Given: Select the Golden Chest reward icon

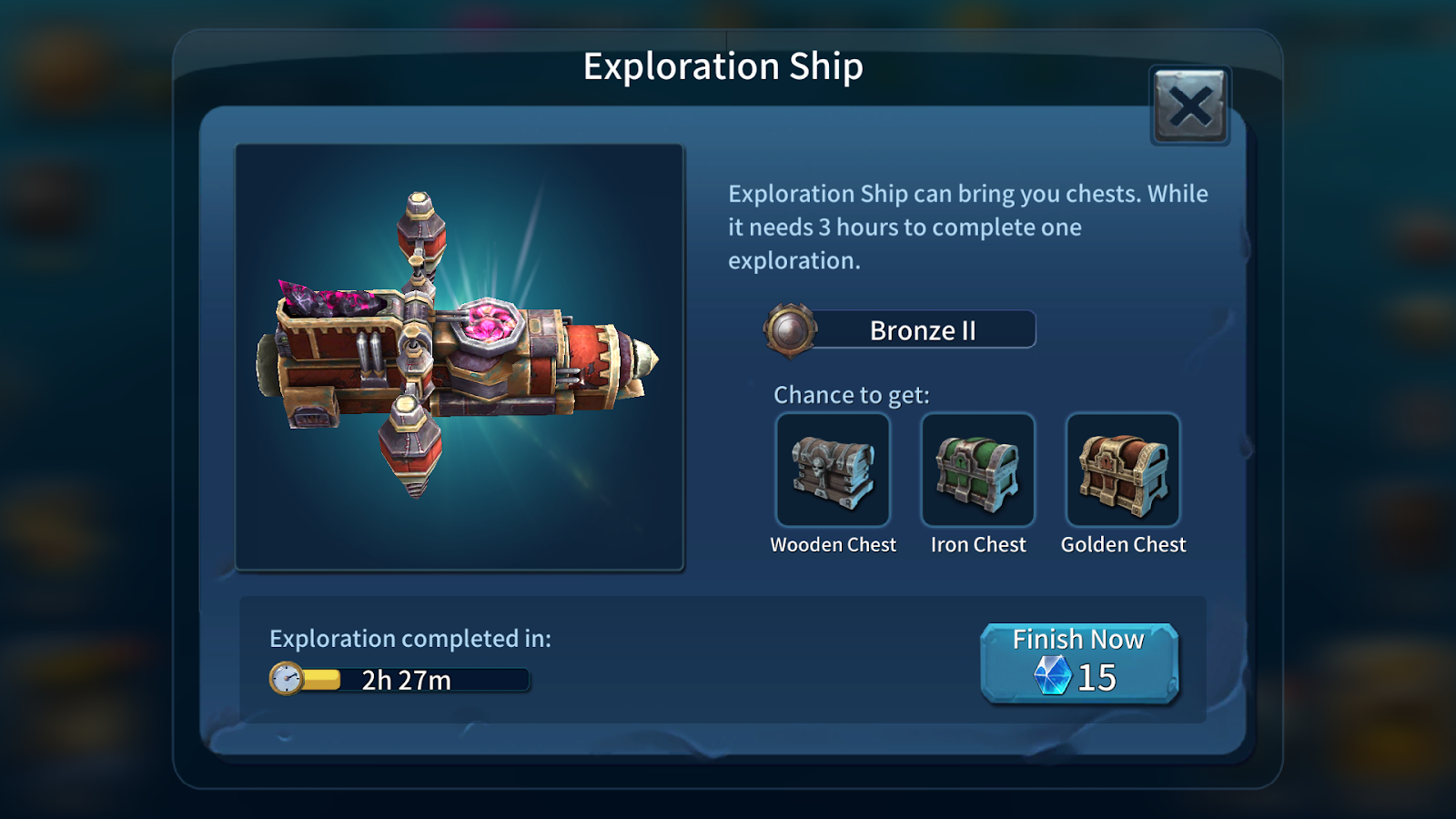Looking at the screenshot, I should coord(1123,470).
